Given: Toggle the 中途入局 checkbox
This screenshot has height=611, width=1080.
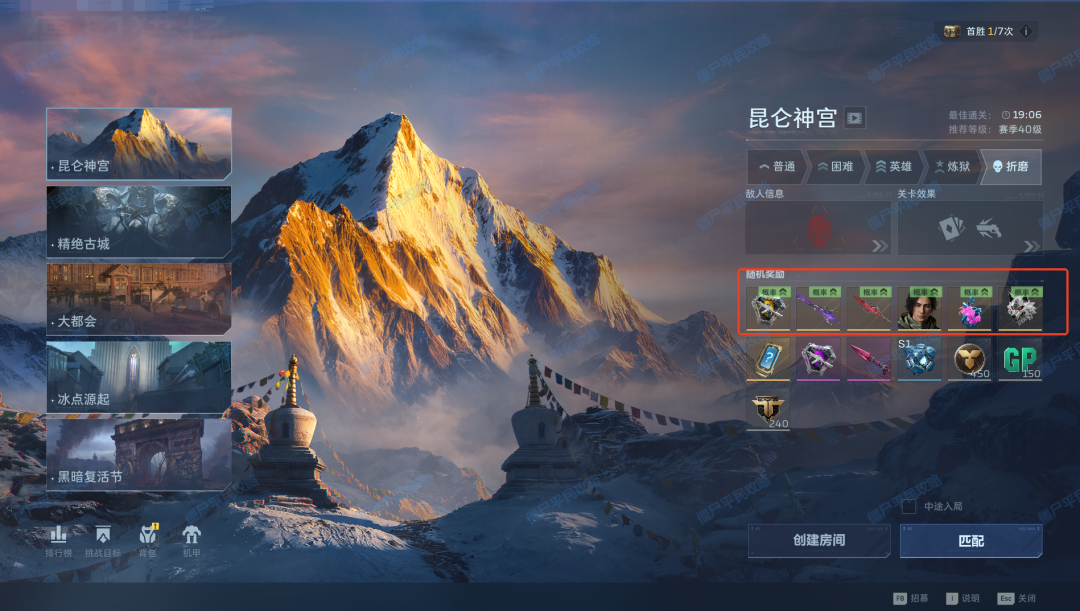Looking at the screenshot, I should click(x=909, y=507).
